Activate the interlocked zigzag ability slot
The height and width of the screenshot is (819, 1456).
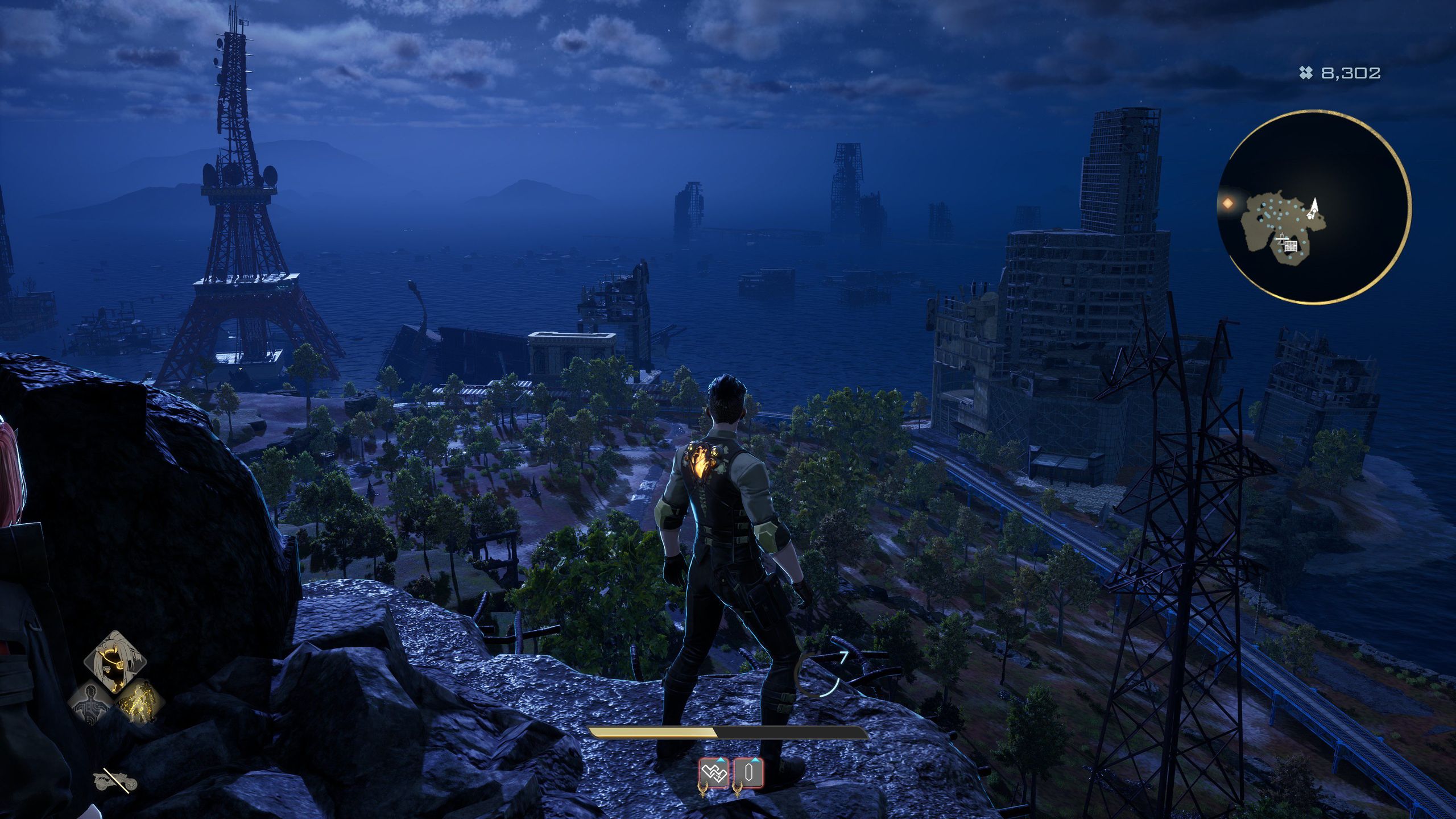pos(713,773)
